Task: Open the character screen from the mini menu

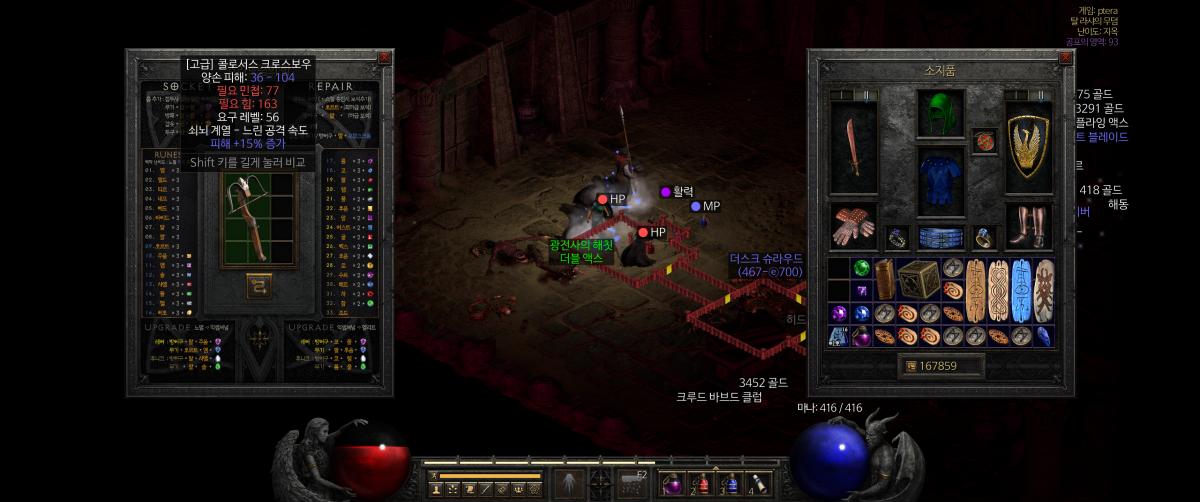Action: (x=436, y=489)
